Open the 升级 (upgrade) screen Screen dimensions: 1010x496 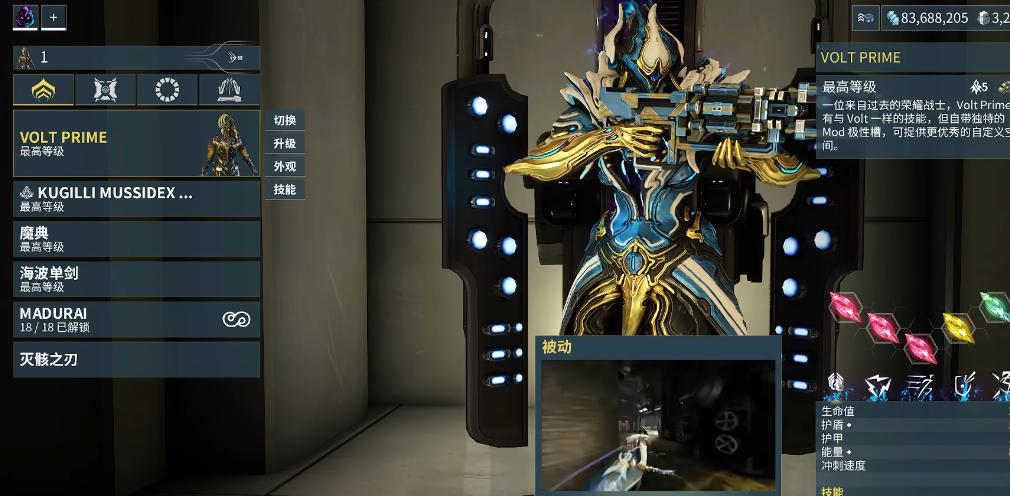coord(284,143)
